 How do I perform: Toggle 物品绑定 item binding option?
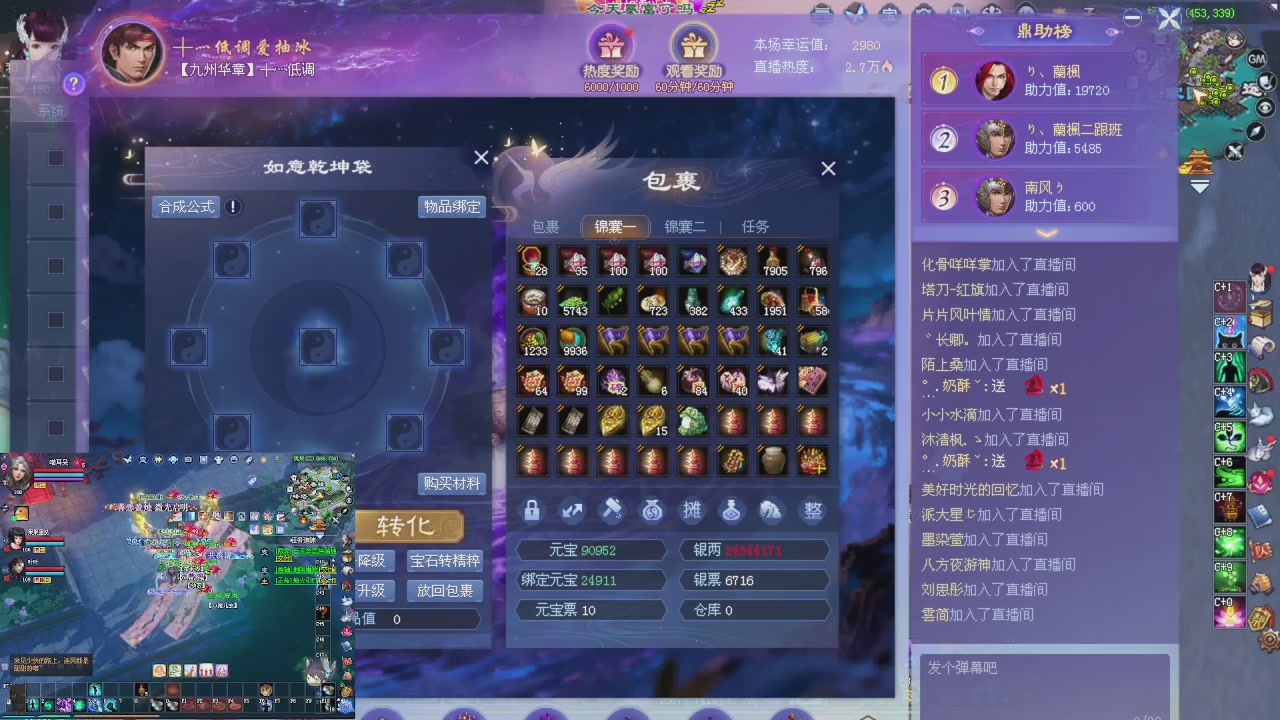tap(451, 207)
